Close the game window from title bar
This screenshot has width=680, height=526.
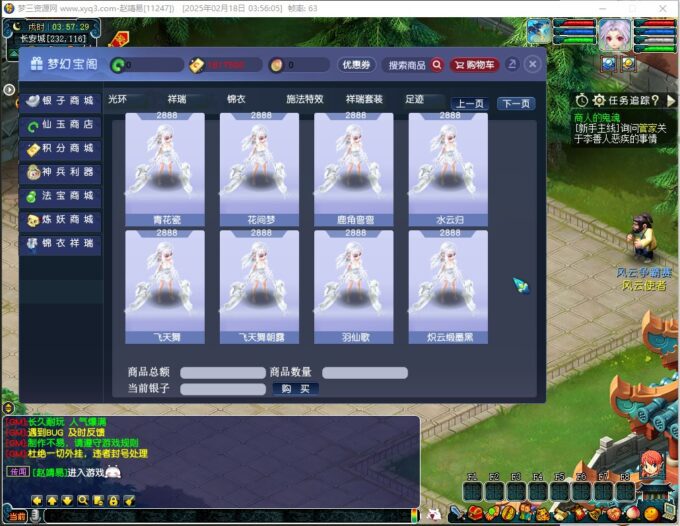pyautogui.click(x=663, y=7)
